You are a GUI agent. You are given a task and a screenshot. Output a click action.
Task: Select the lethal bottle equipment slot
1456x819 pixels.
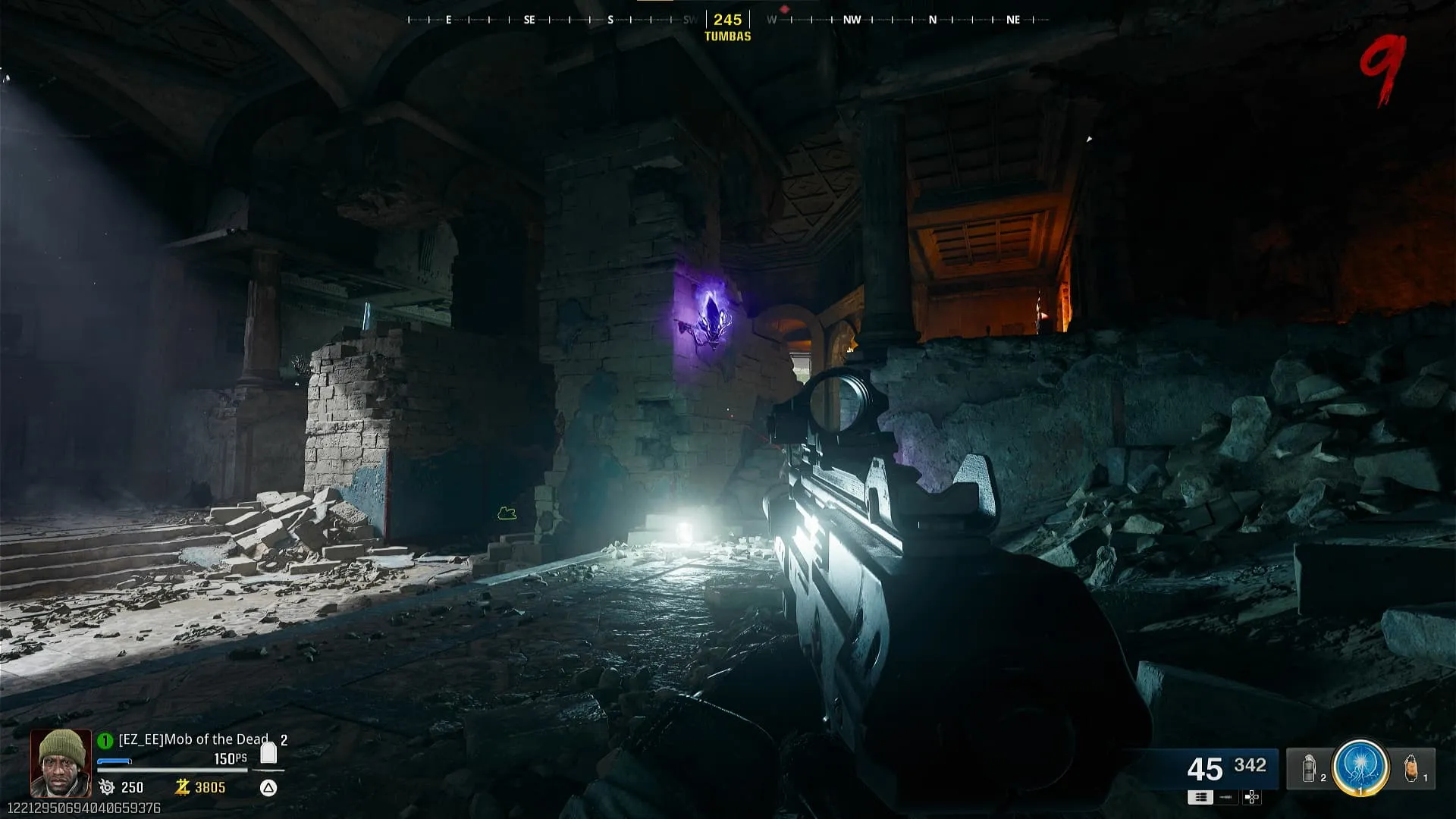[1410, 768]
